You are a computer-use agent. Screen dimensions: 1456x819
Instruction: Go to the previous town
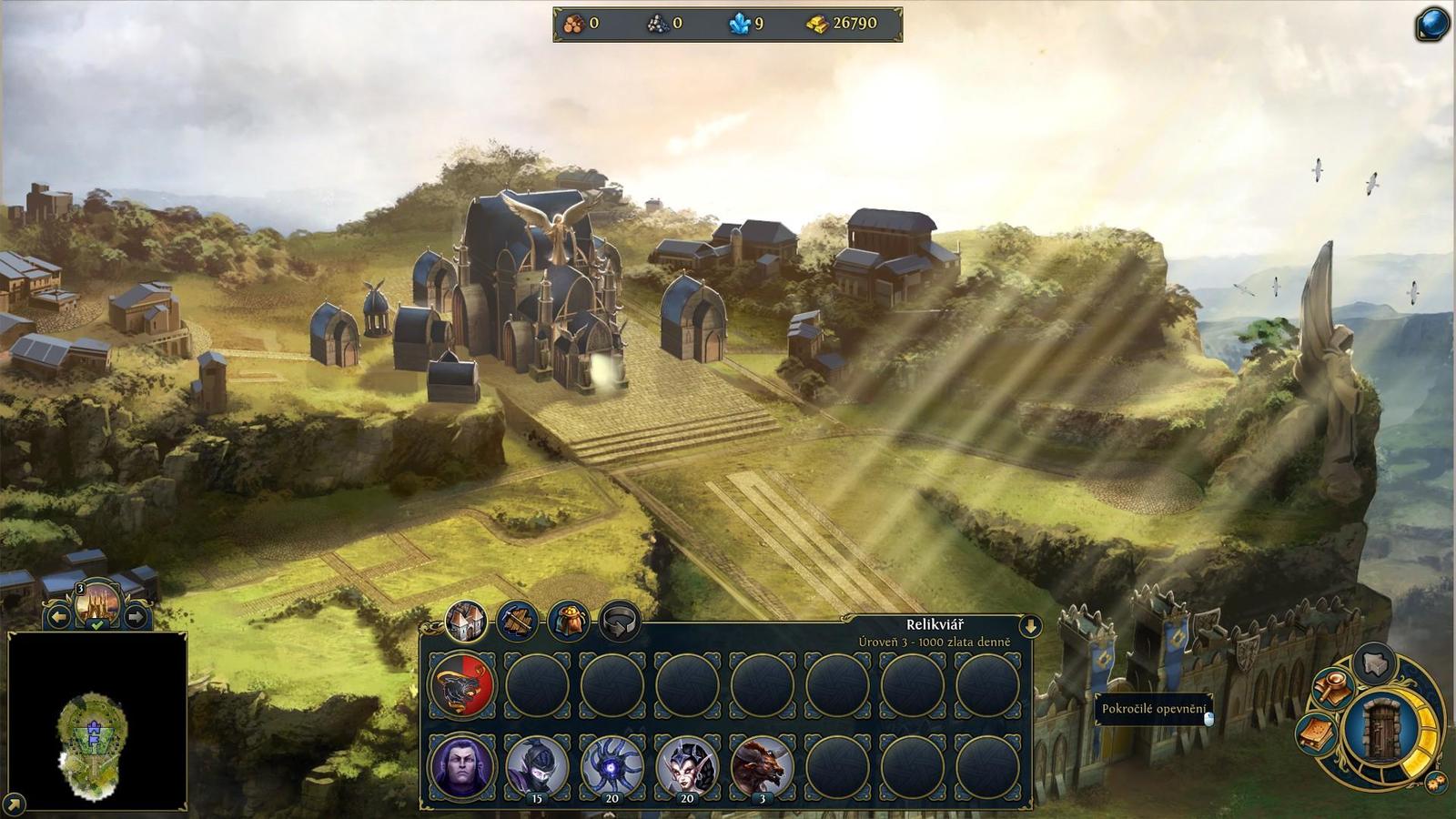(58, 617)
